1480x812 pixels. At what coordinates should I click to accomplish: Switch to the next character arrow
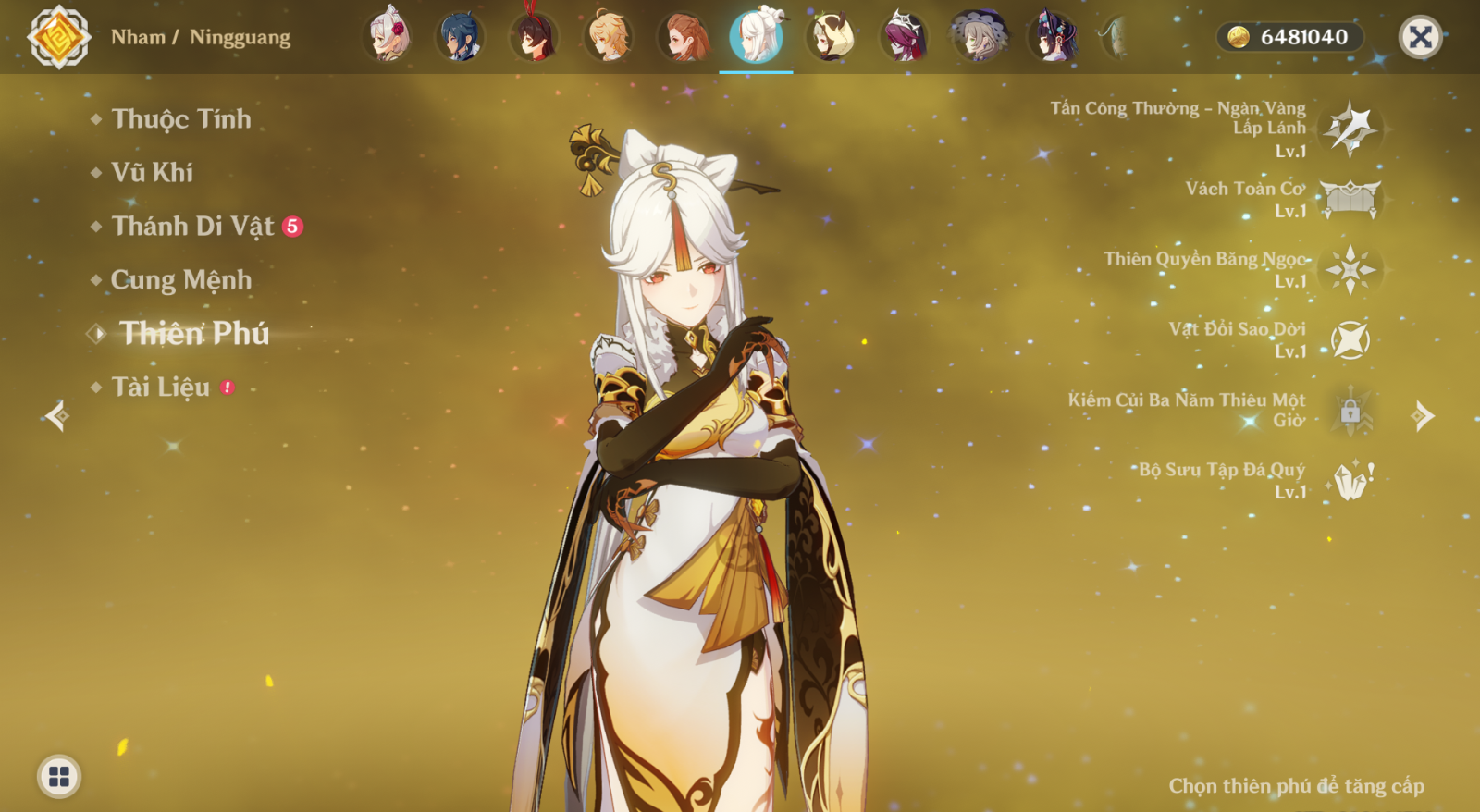click(1423, 416)
